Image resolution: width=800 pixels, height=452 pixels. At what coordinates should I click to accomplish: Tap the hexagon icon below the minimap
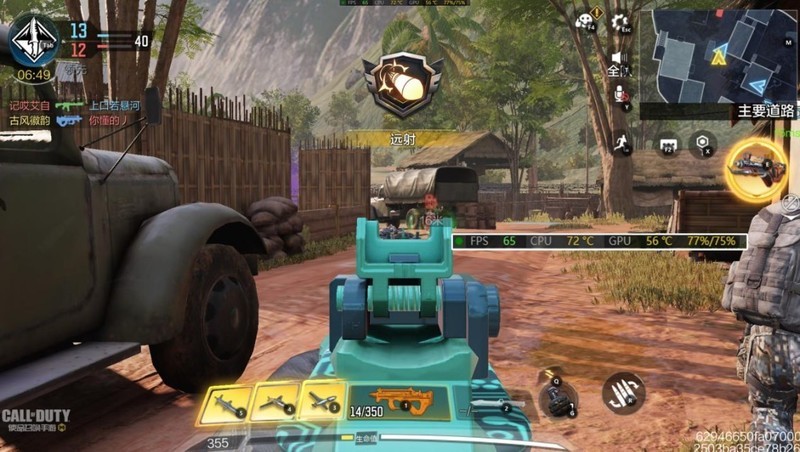[x=703, y=143]
